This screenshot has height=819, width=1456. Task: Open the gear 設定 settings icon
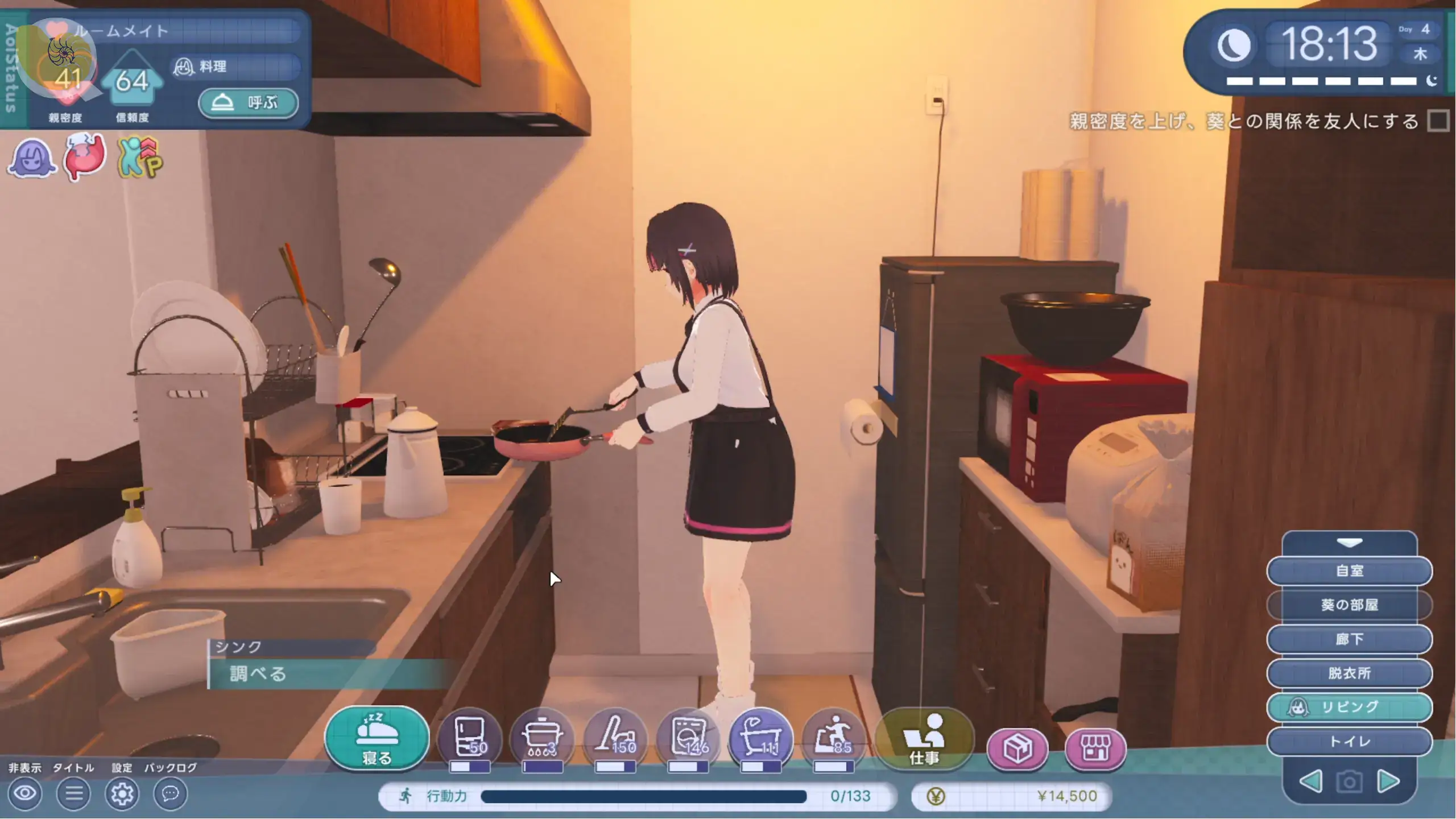[122, 793]
